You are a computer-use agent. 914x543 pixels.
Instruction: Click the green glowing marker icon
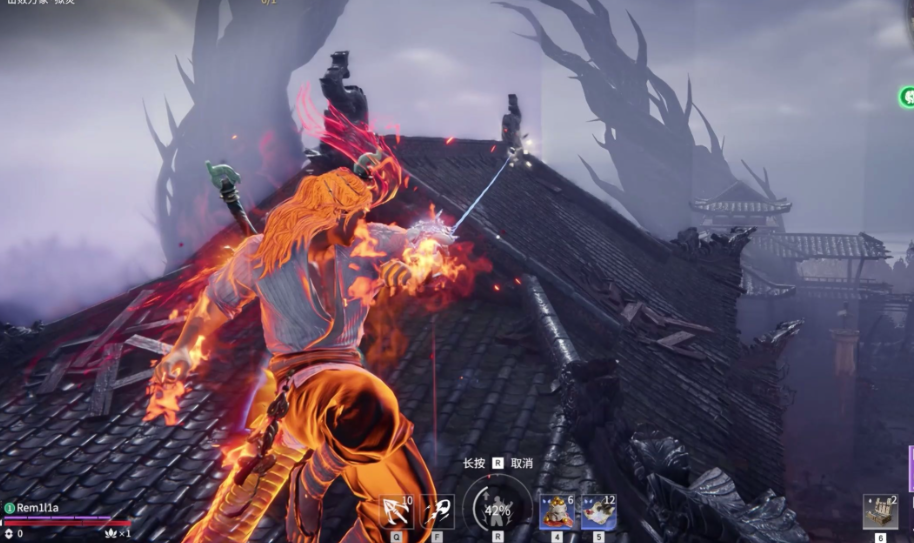[x=908, y=97]
